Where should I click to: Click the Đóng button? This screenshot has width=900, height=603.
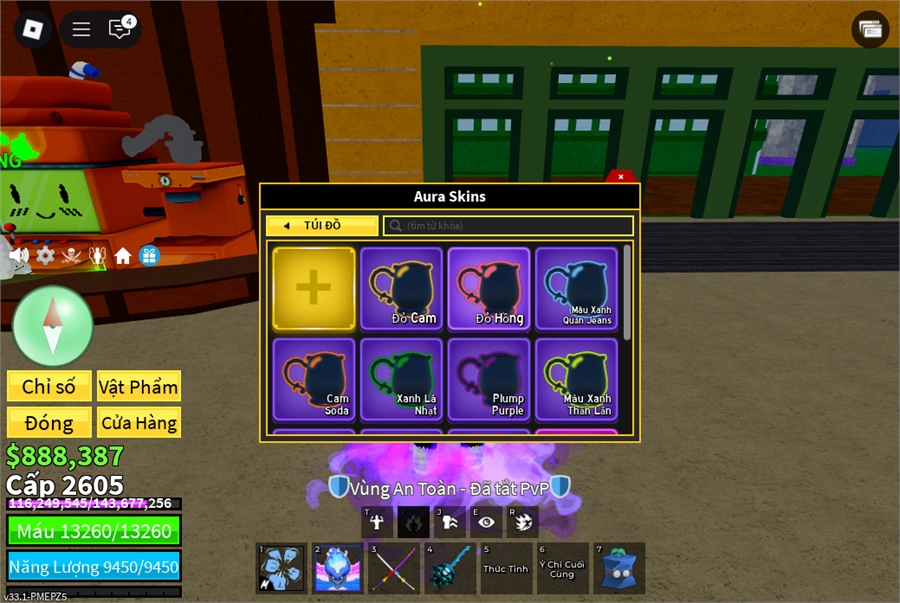click(x=49, y=423)
